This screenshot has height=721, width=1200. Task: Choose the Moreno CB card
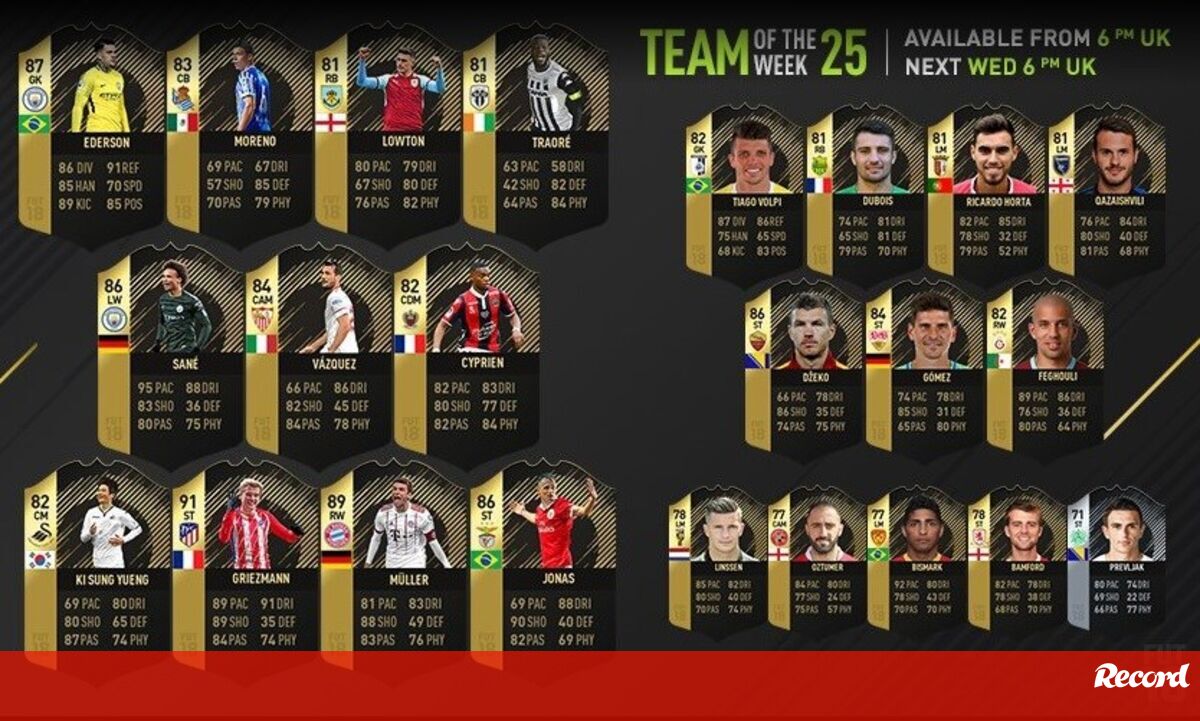point(238,135)
